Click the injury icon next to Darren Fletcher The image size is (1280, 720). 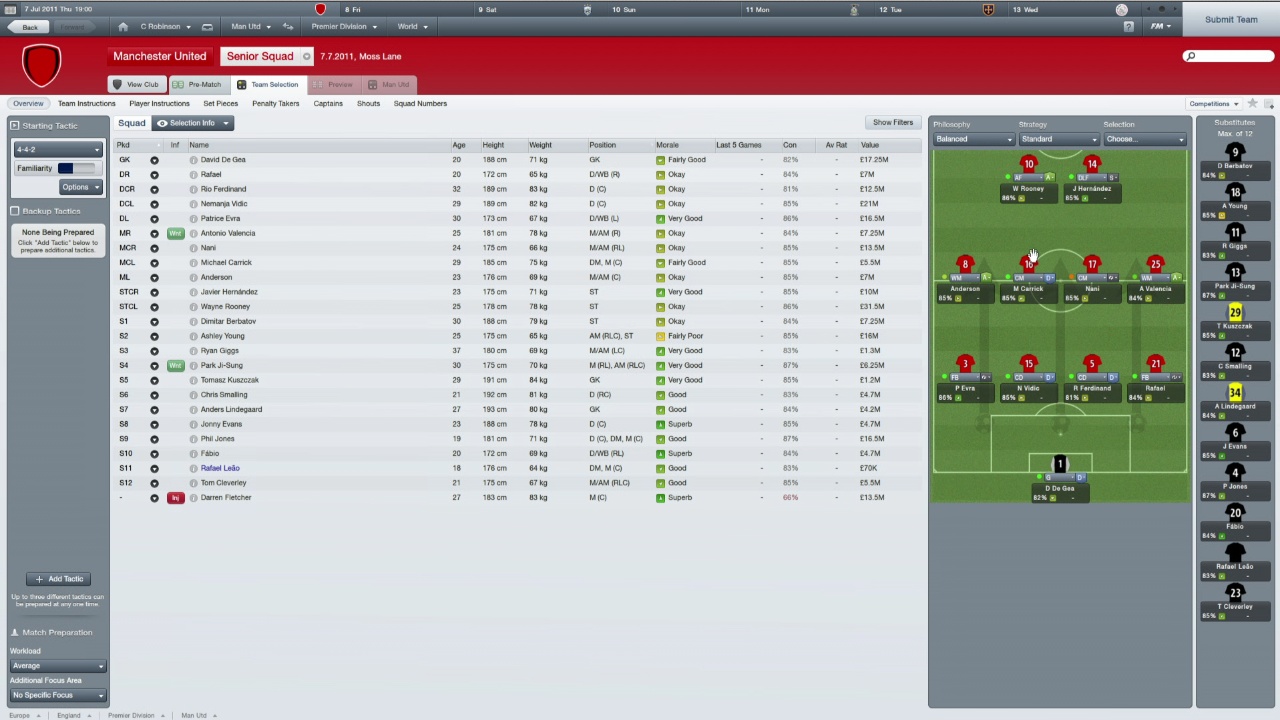click(175, 497)
